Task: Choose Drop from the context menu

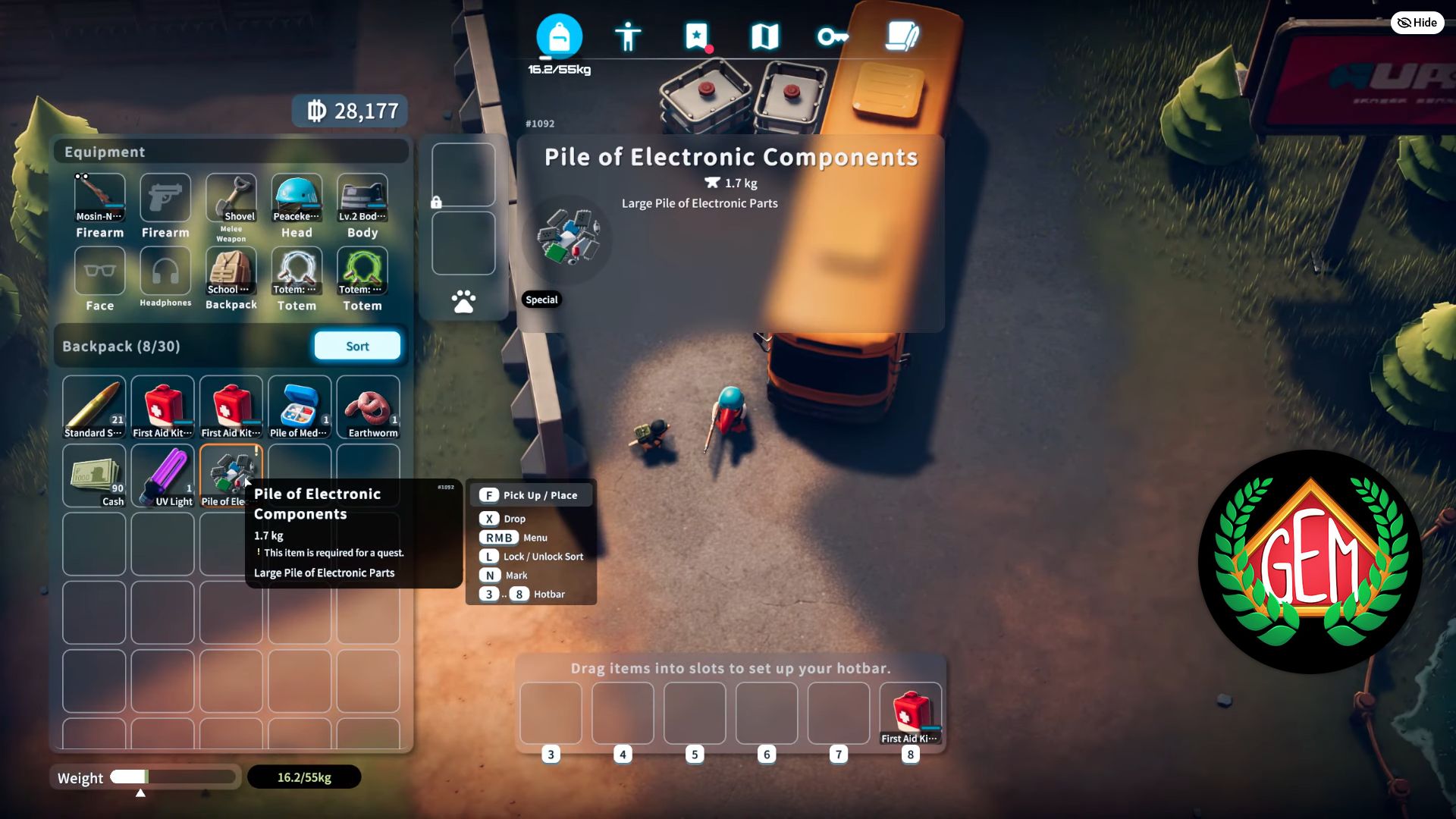Action: pyautogui.click(x=513, y=519)
